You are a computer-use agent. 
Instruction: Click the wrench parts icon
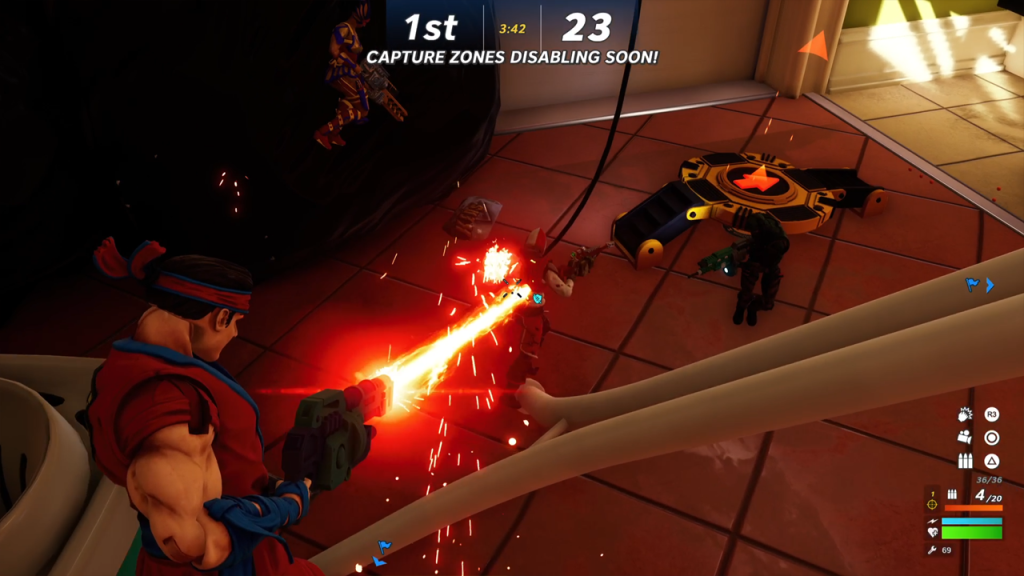[x=932, y=550]
